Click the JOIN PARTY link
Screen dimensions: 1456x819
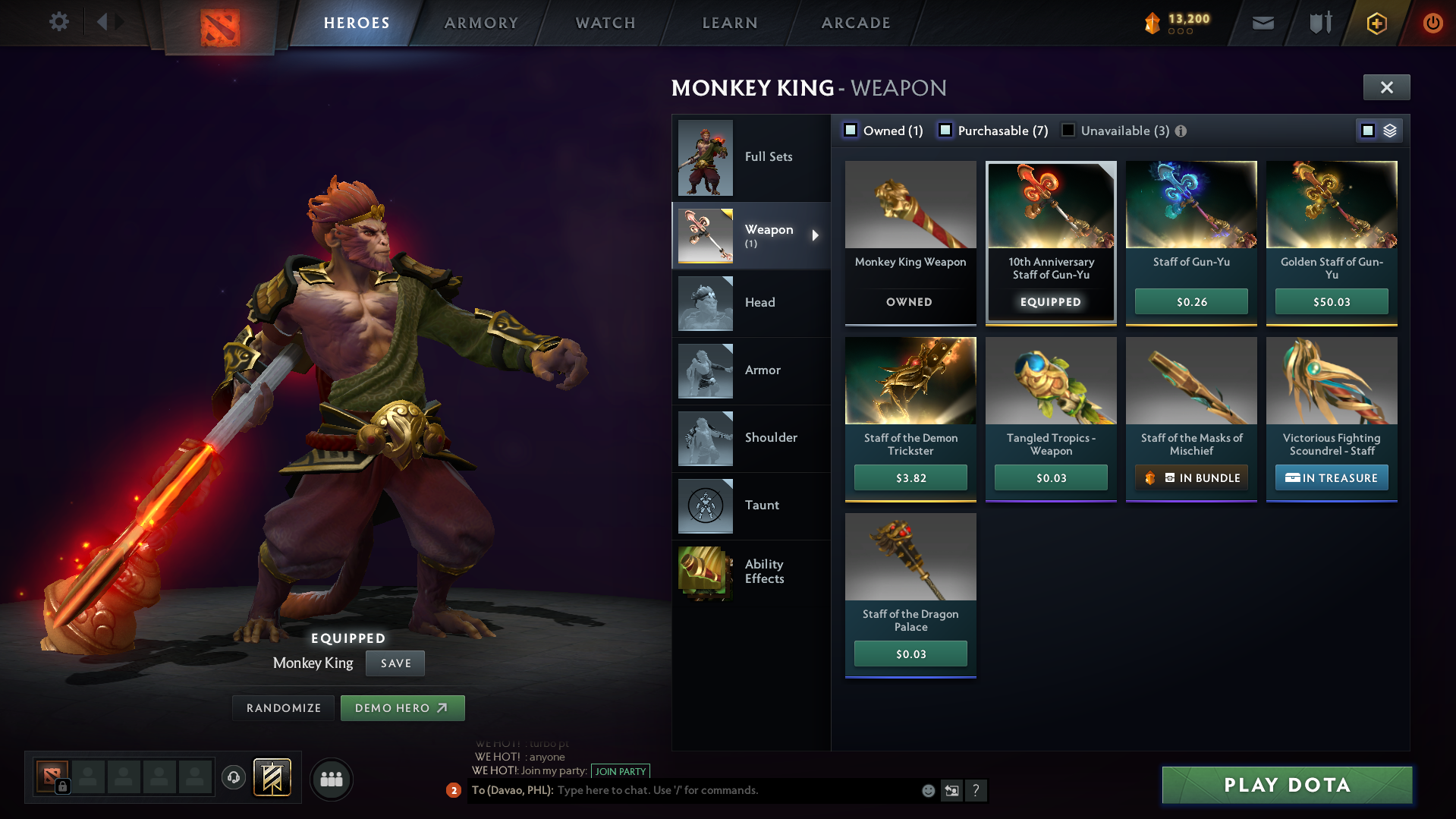[620, 770]
